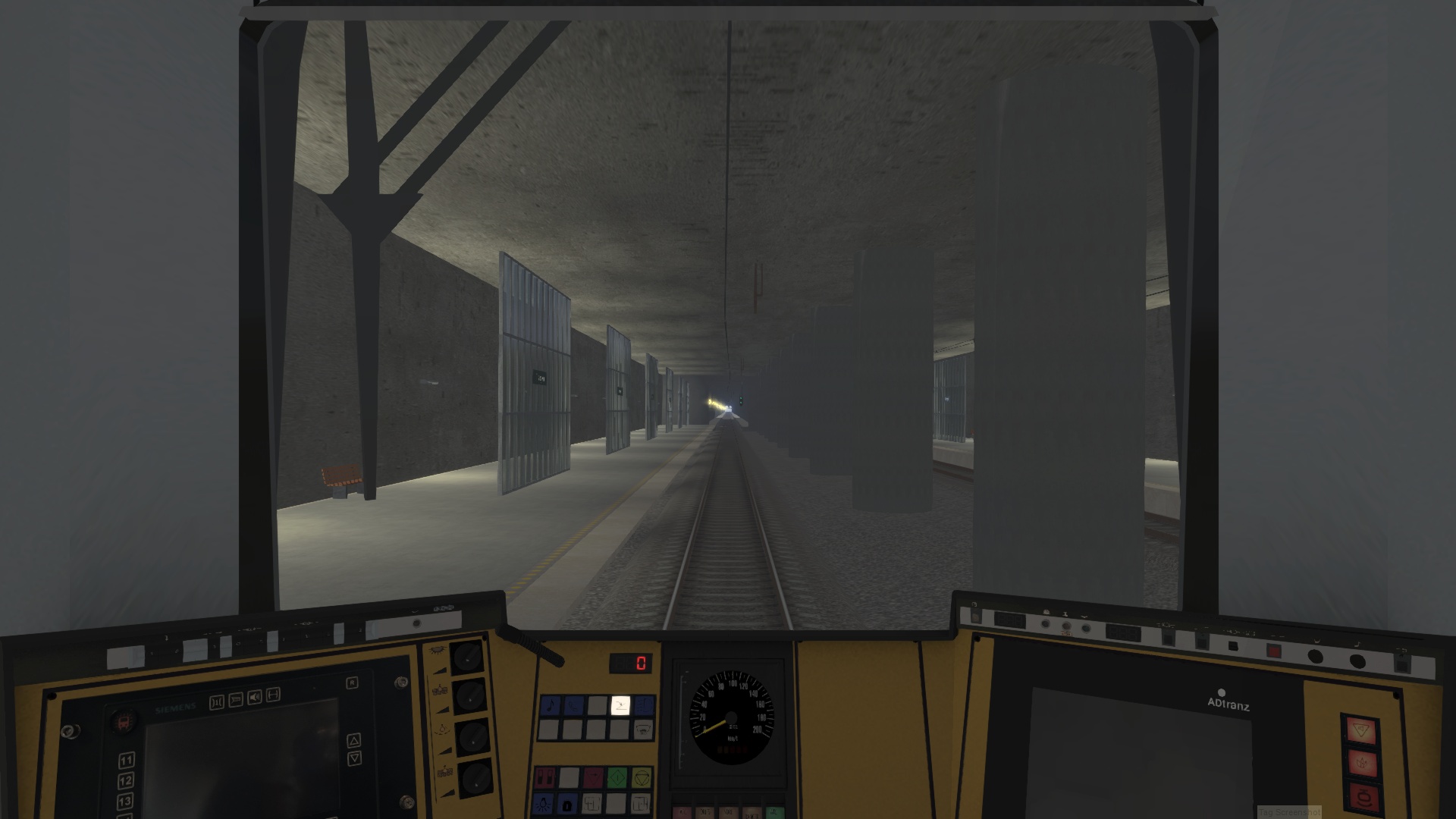
Task: Click button 11 on the Siemens display
Action: 126,760
